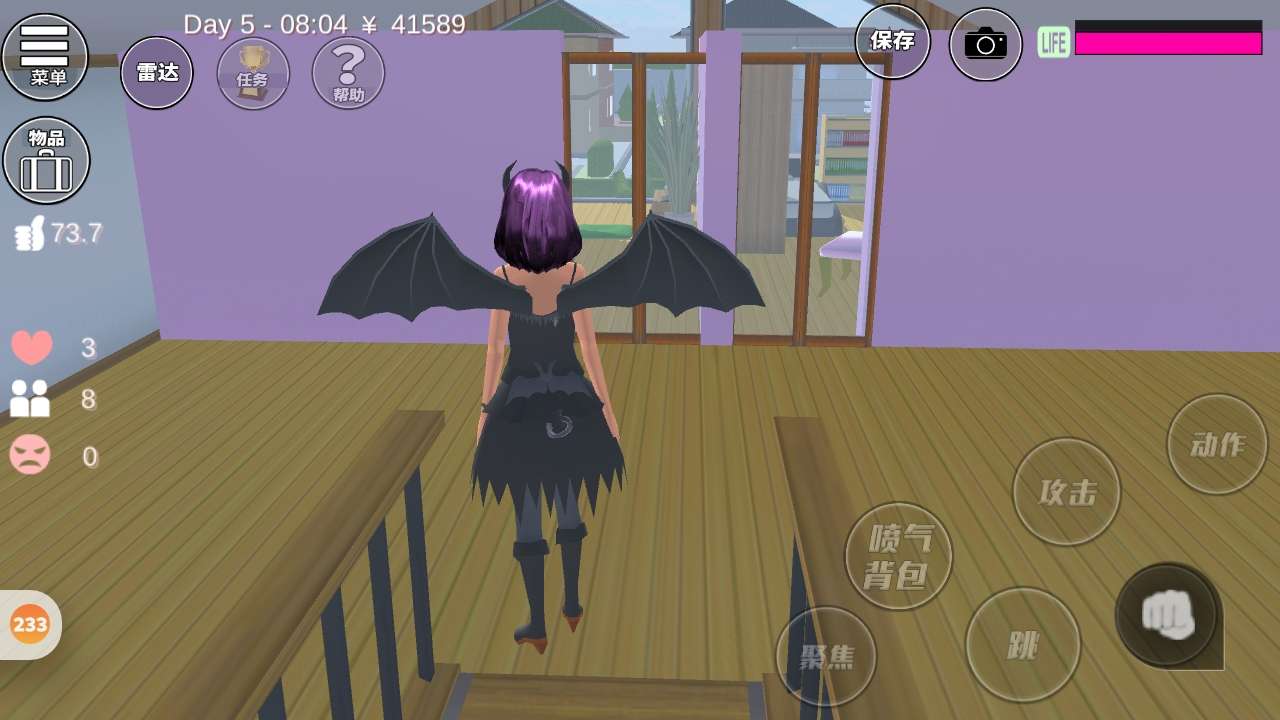This screenshot has width=1280, height=720.
Task: Jump with the 跳 button
Action: tap(1022, 645)
